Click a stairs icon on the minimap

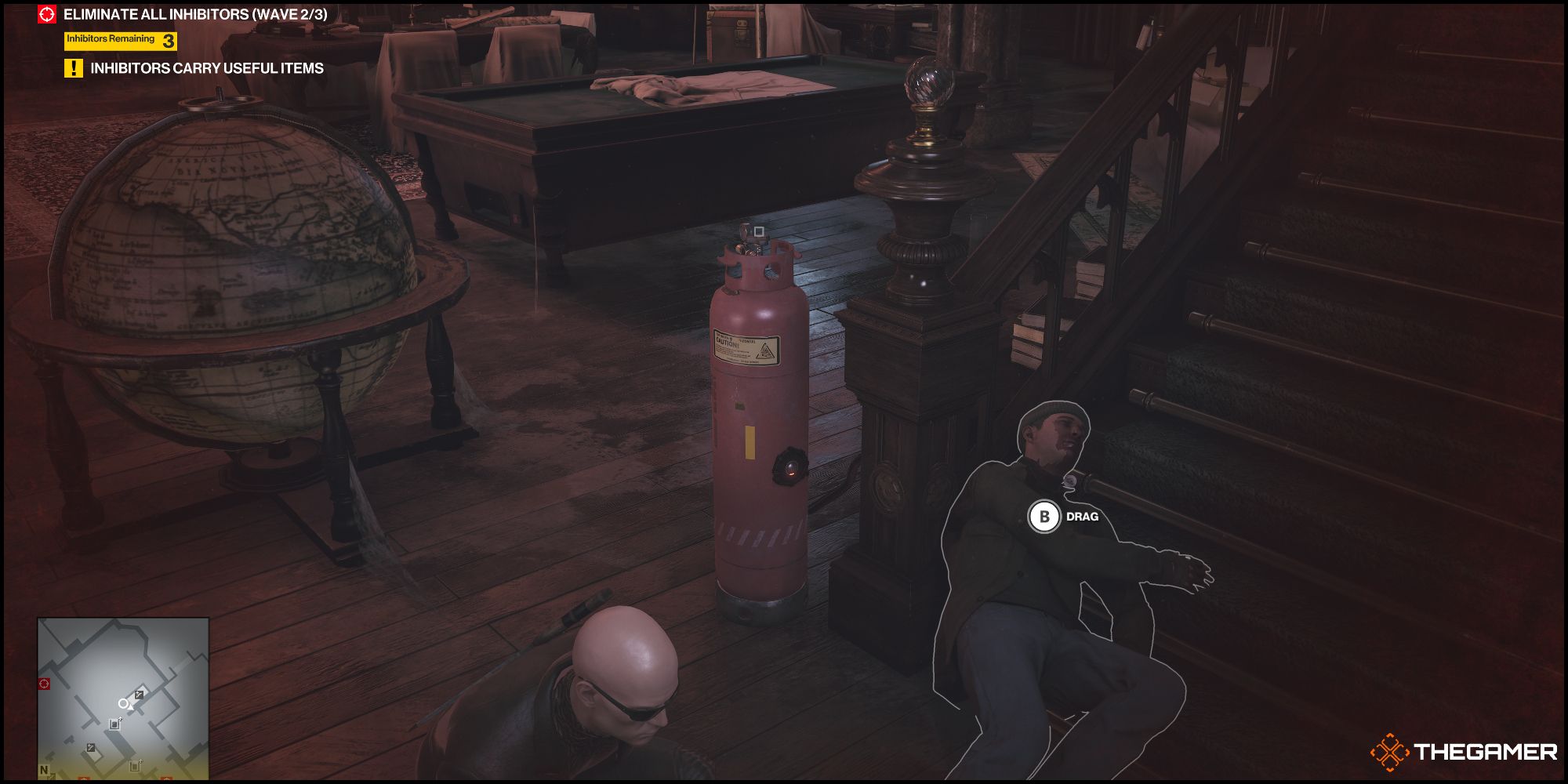[139, 695]
